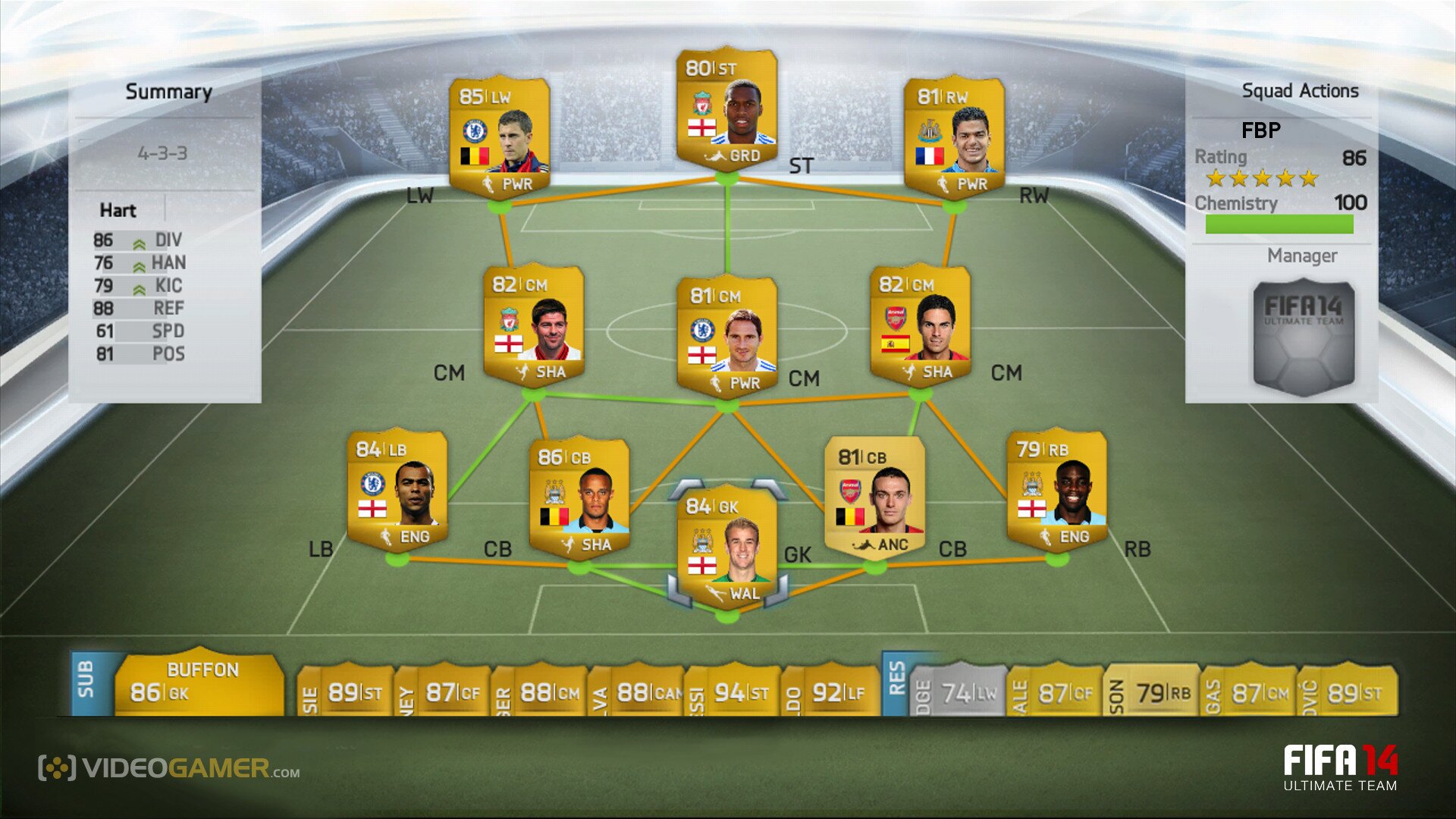Click the England flag on Sturridge's card
This screenshot has height=819, width=1456.
pyautogui.click(x=701, y=126)
